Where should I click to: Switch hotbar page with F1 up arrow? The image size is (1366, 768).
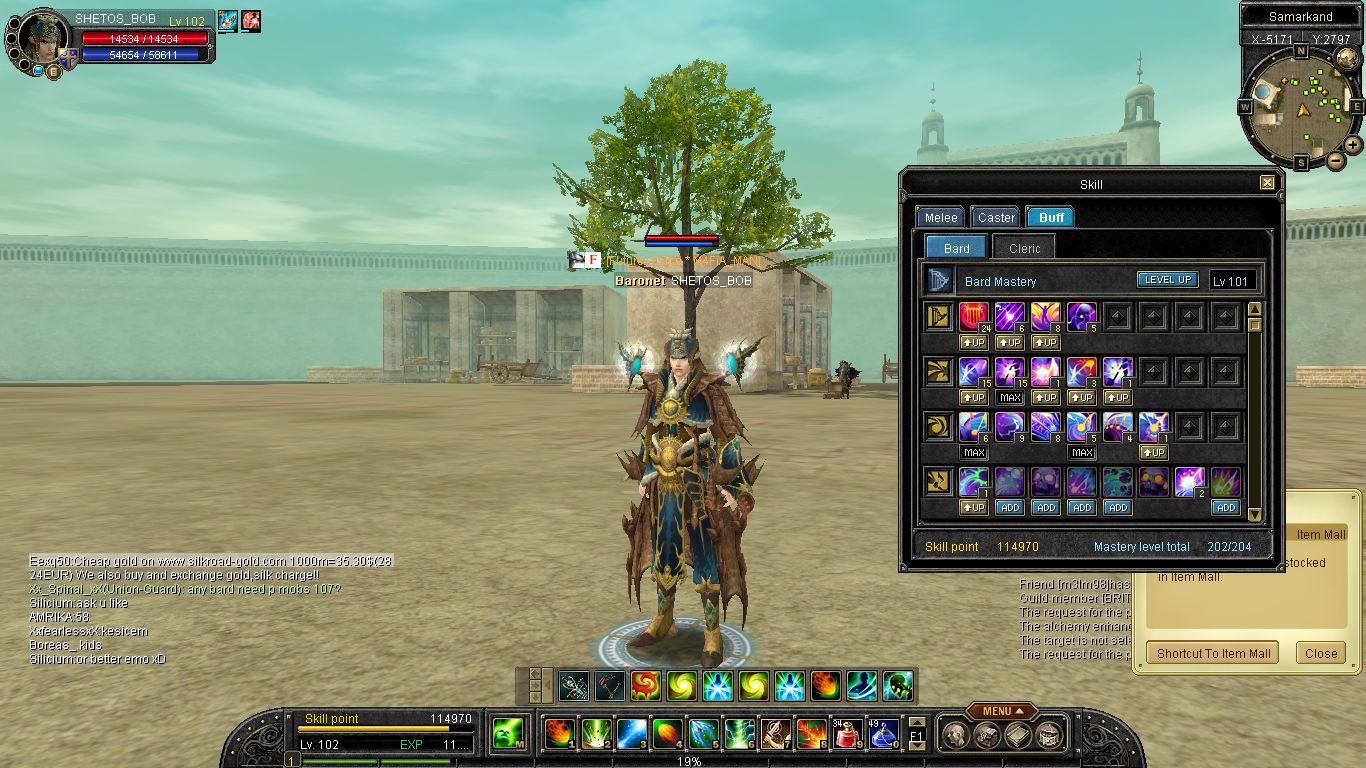click(x=916, y=723)
